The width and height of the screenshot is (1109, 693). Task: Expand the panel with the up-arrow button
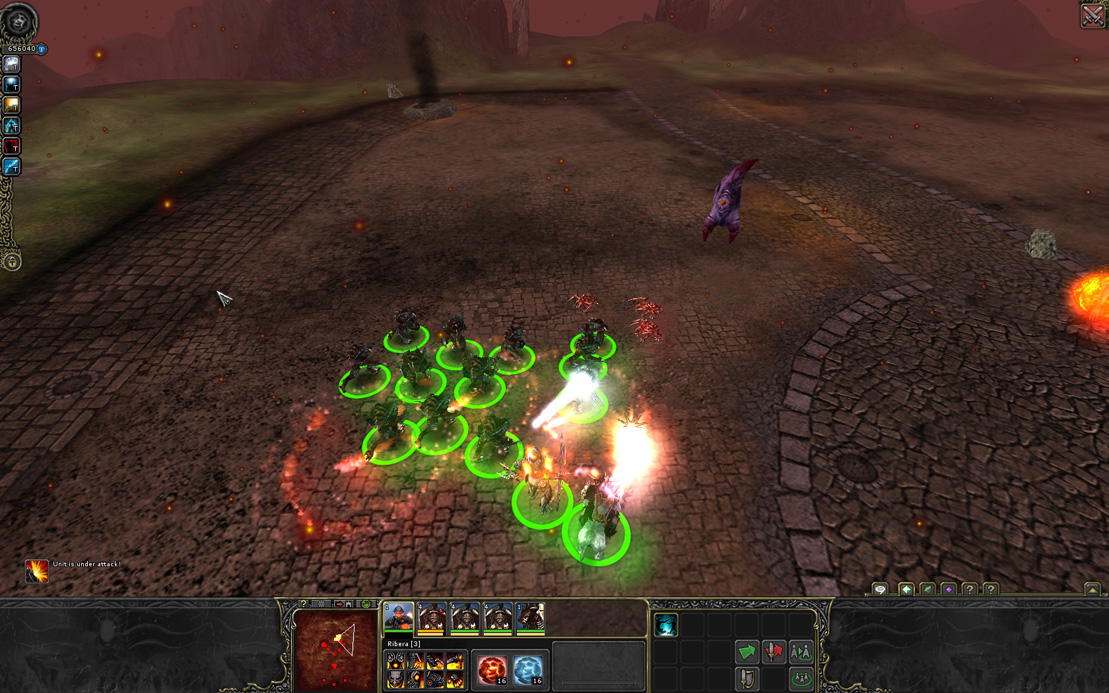[1092, 590]
